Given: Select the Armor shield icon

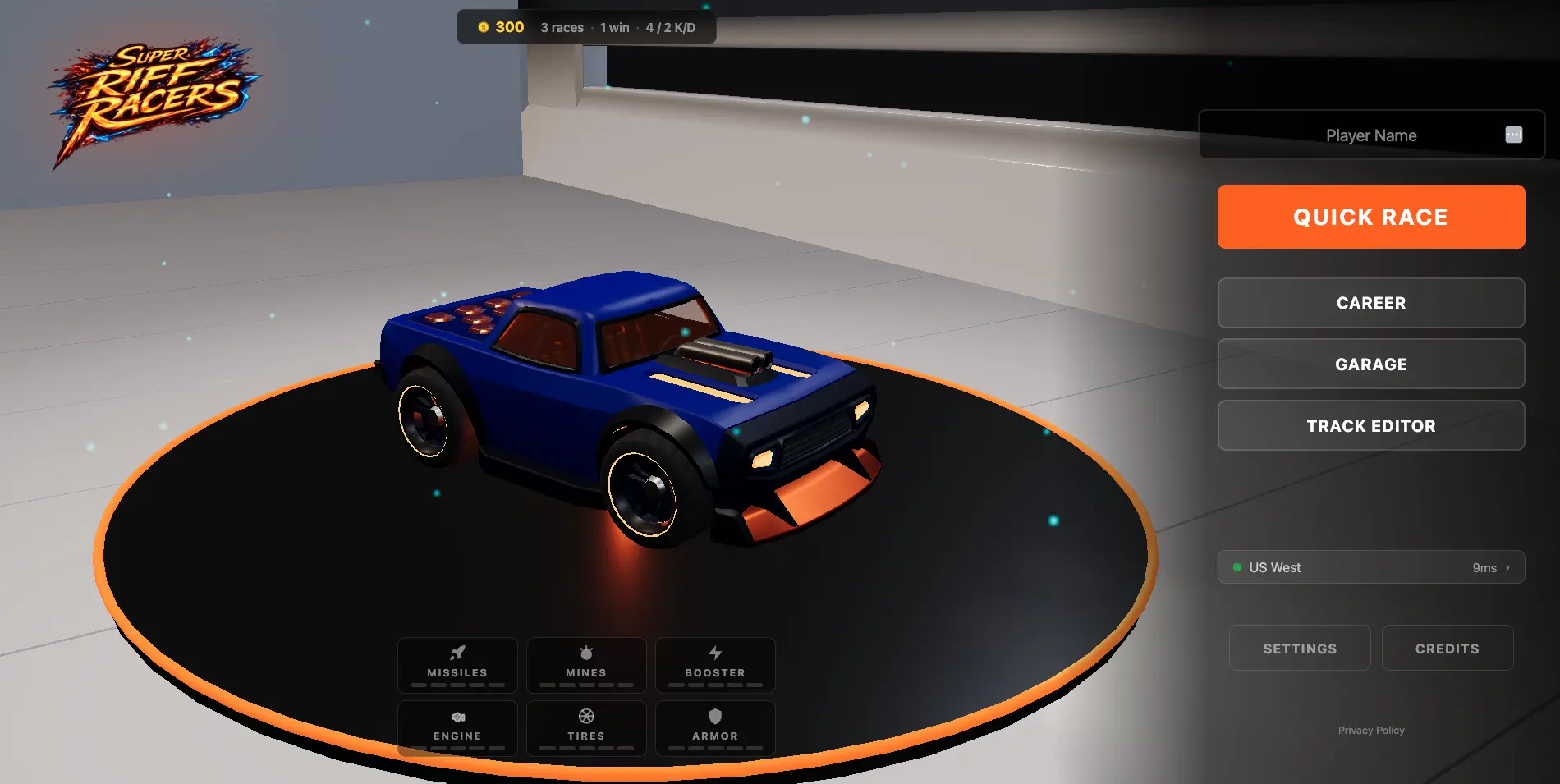Looking at the screenshot, I should (x=715, y=715).
